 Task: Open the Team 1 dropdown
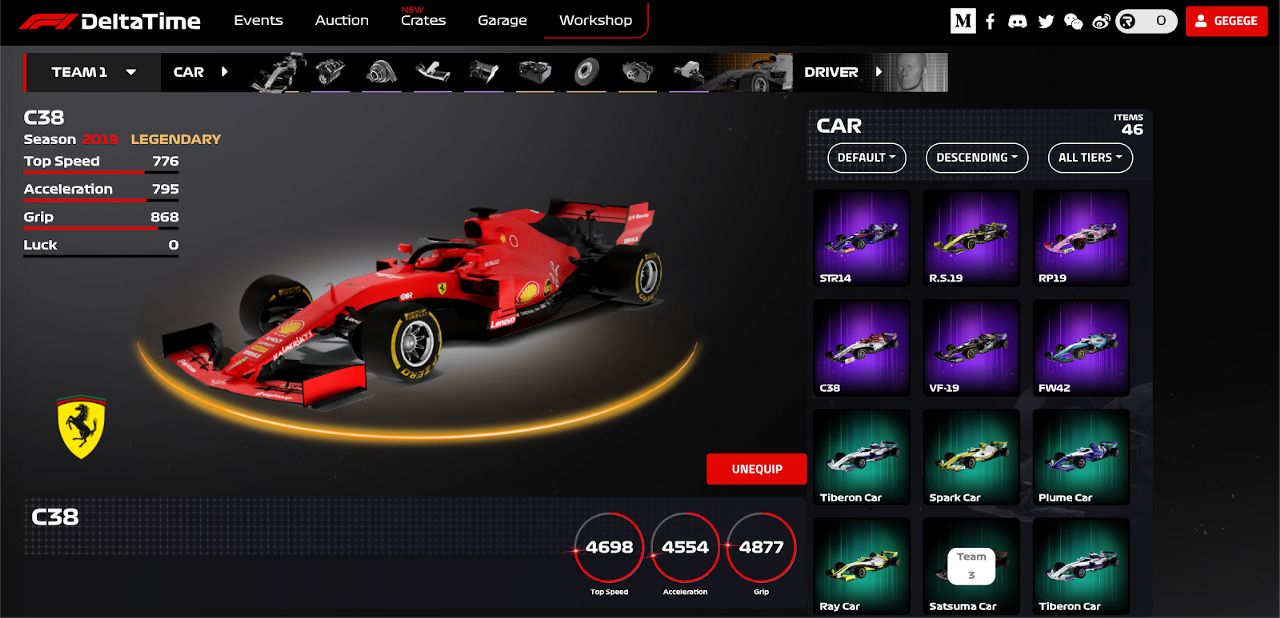(94, 72)
